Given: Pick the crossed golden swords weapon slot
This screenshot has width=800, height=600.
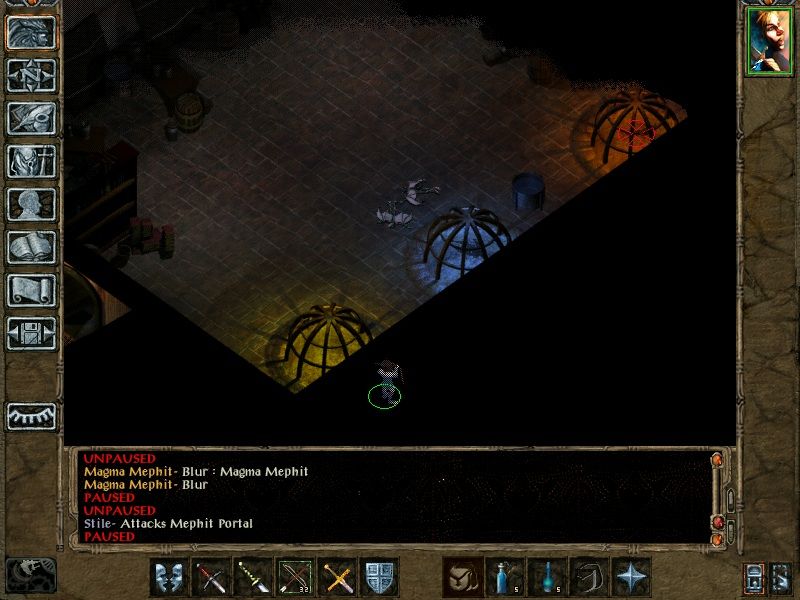Looking at the screenshot, I should coord(337,577).
